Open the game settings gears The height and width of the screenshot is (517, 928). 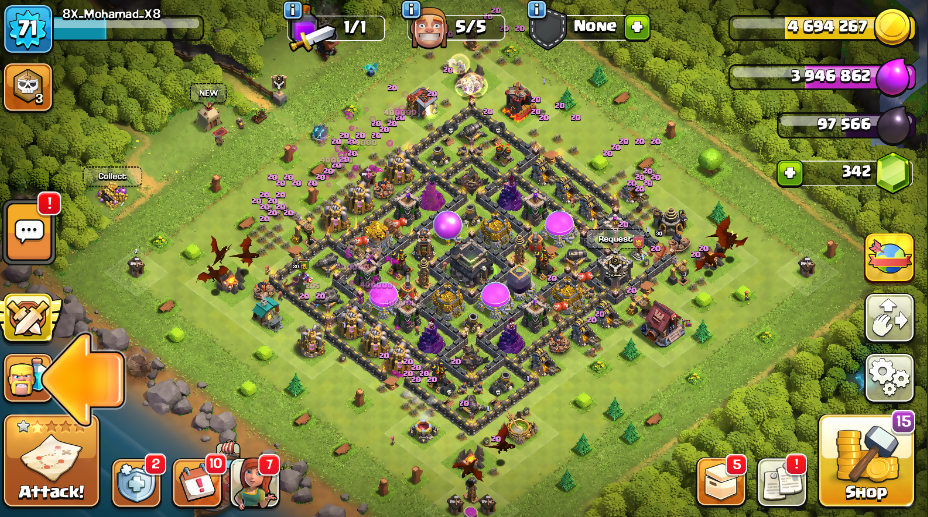889,378
